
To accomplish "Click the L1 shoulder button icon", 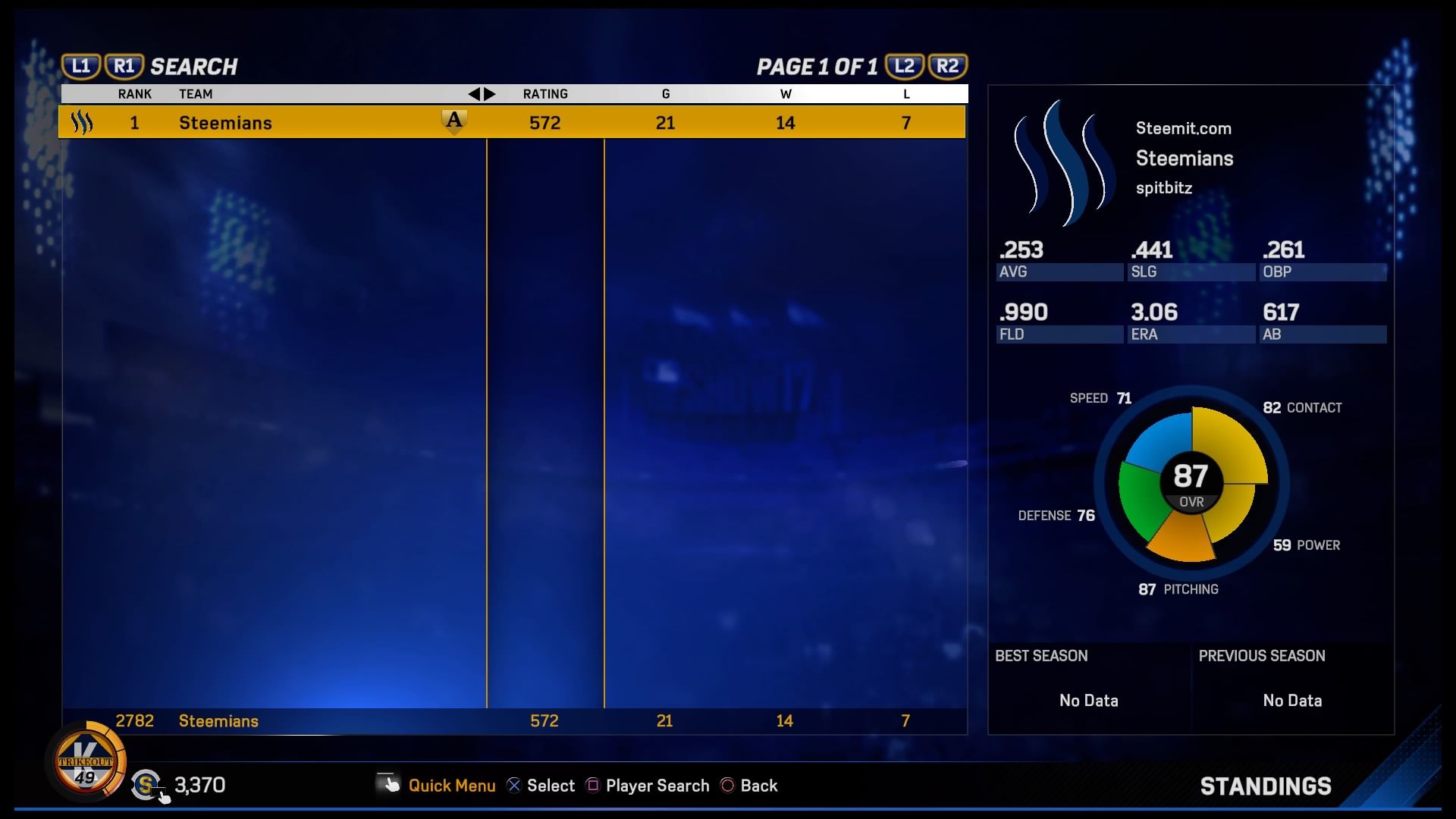I will [x=81, y=65].
